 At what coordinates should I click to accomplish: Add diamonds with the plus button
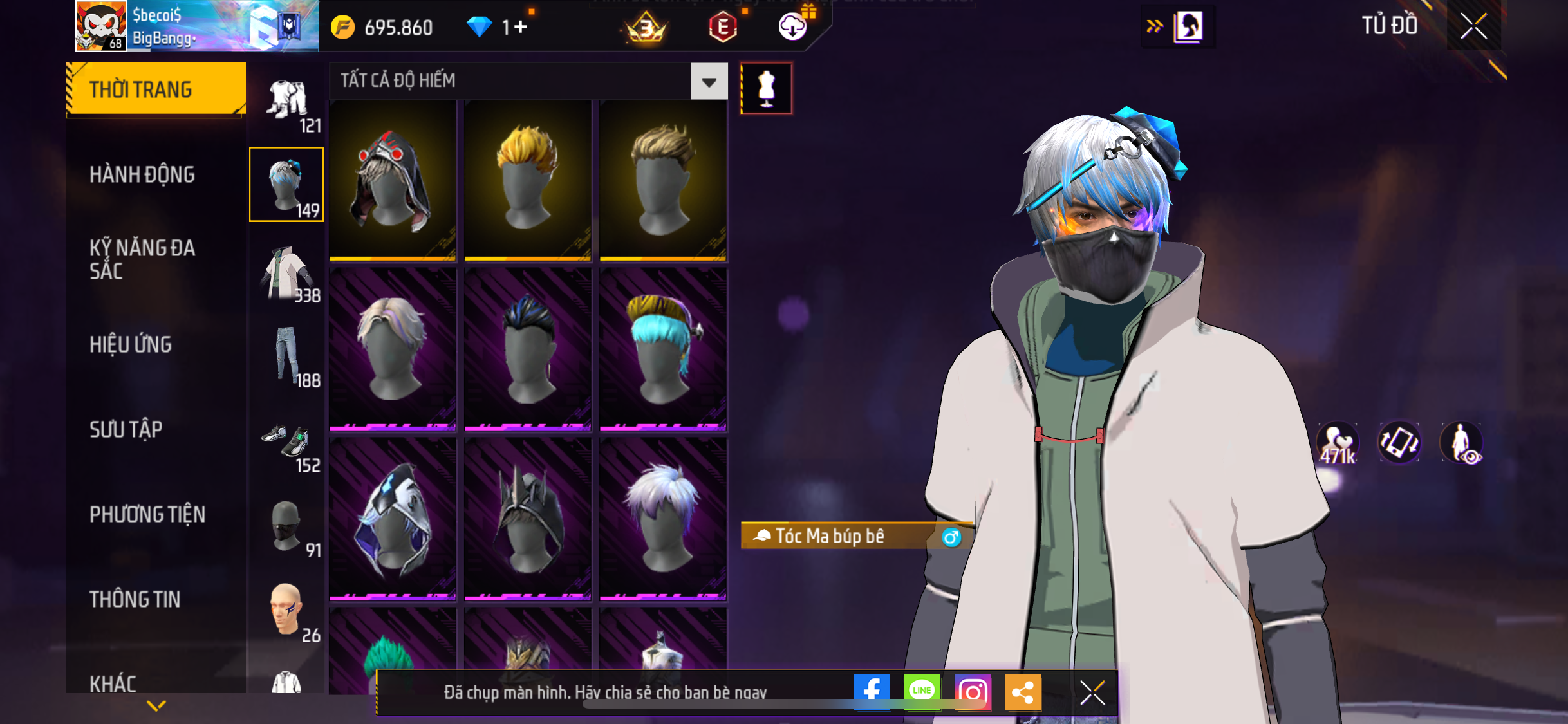pos(521,27)
